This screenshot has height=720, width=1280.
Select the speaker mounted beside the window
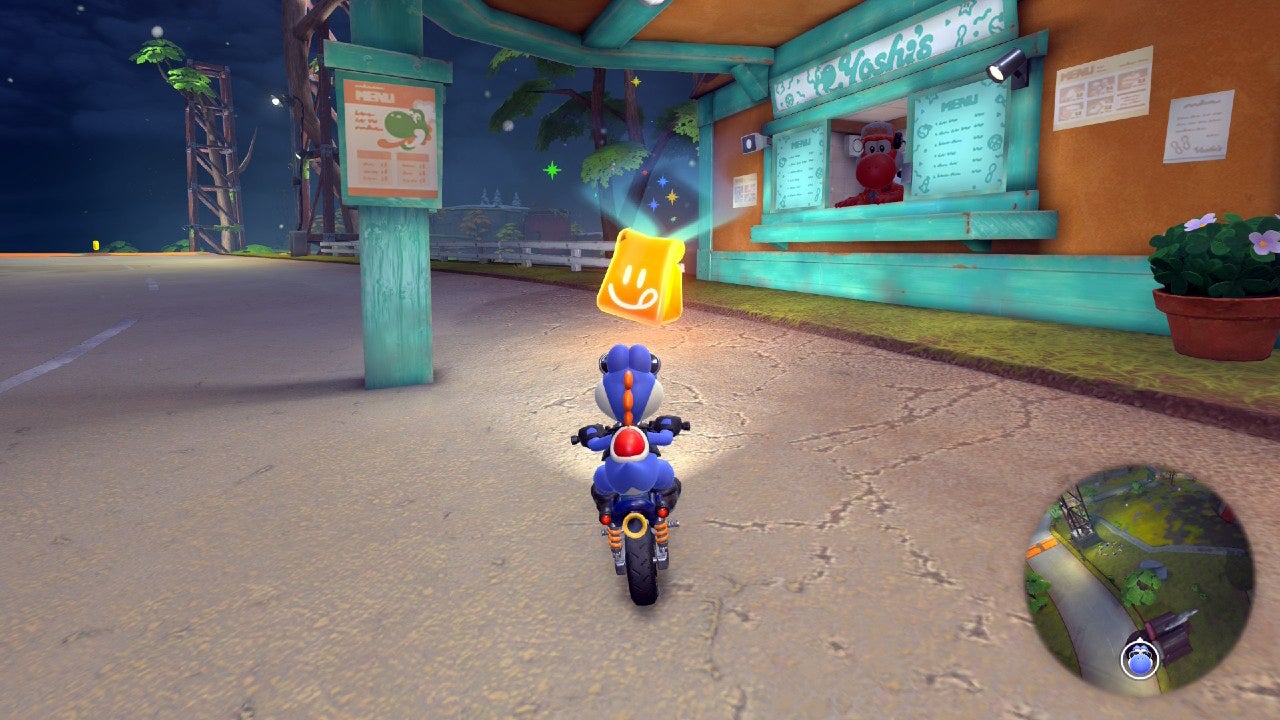pyautogui.click(x=749, y=142)
